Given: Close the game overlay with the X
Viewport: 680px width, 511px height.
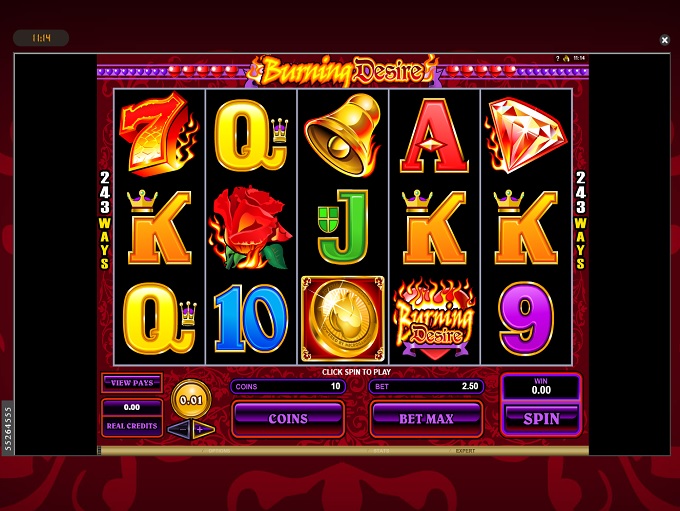Looking at the screenshot, I should 665,40.
